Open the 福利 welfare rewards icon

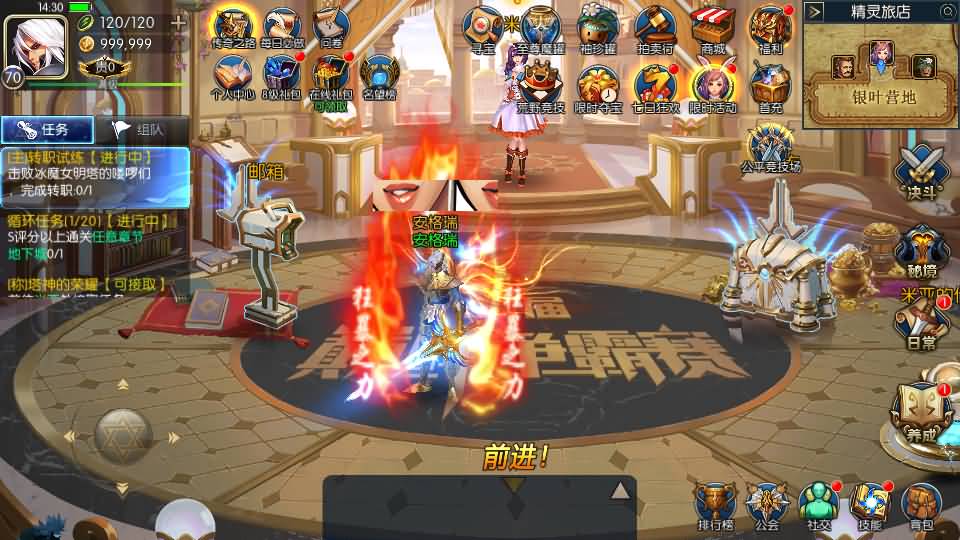771,27
